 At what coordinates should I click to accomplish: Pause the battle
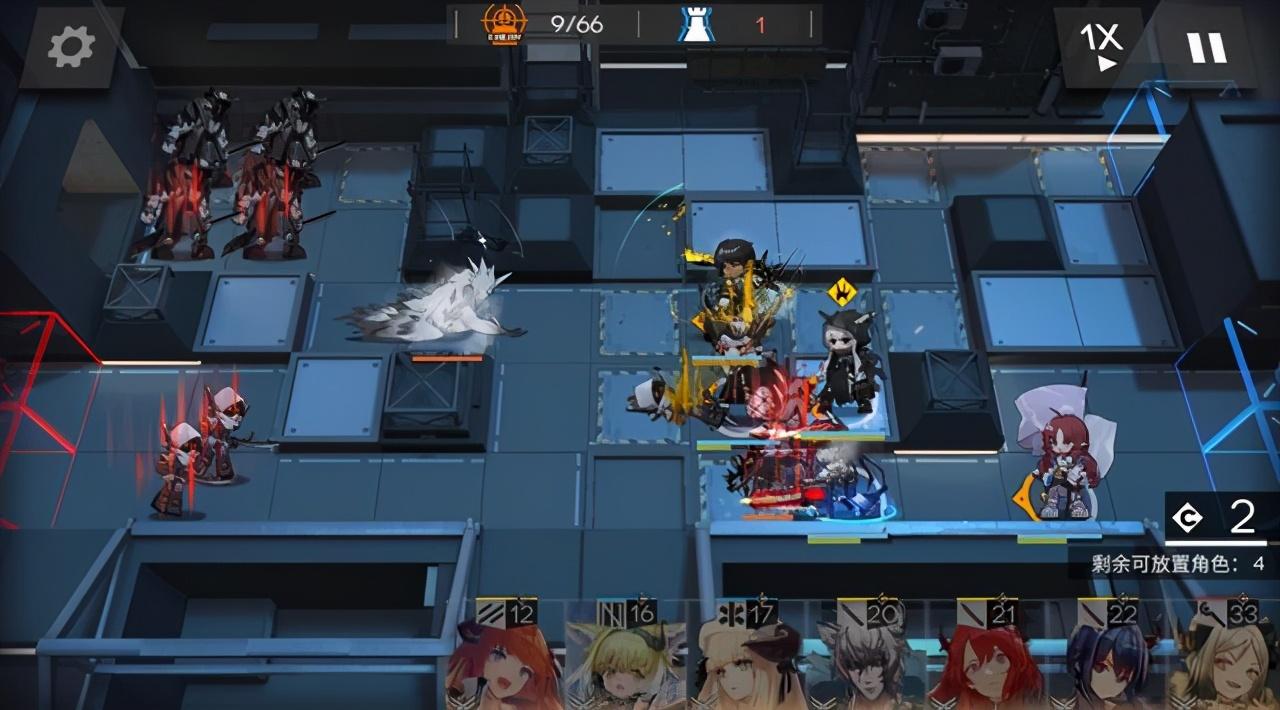click(1205, 47)
